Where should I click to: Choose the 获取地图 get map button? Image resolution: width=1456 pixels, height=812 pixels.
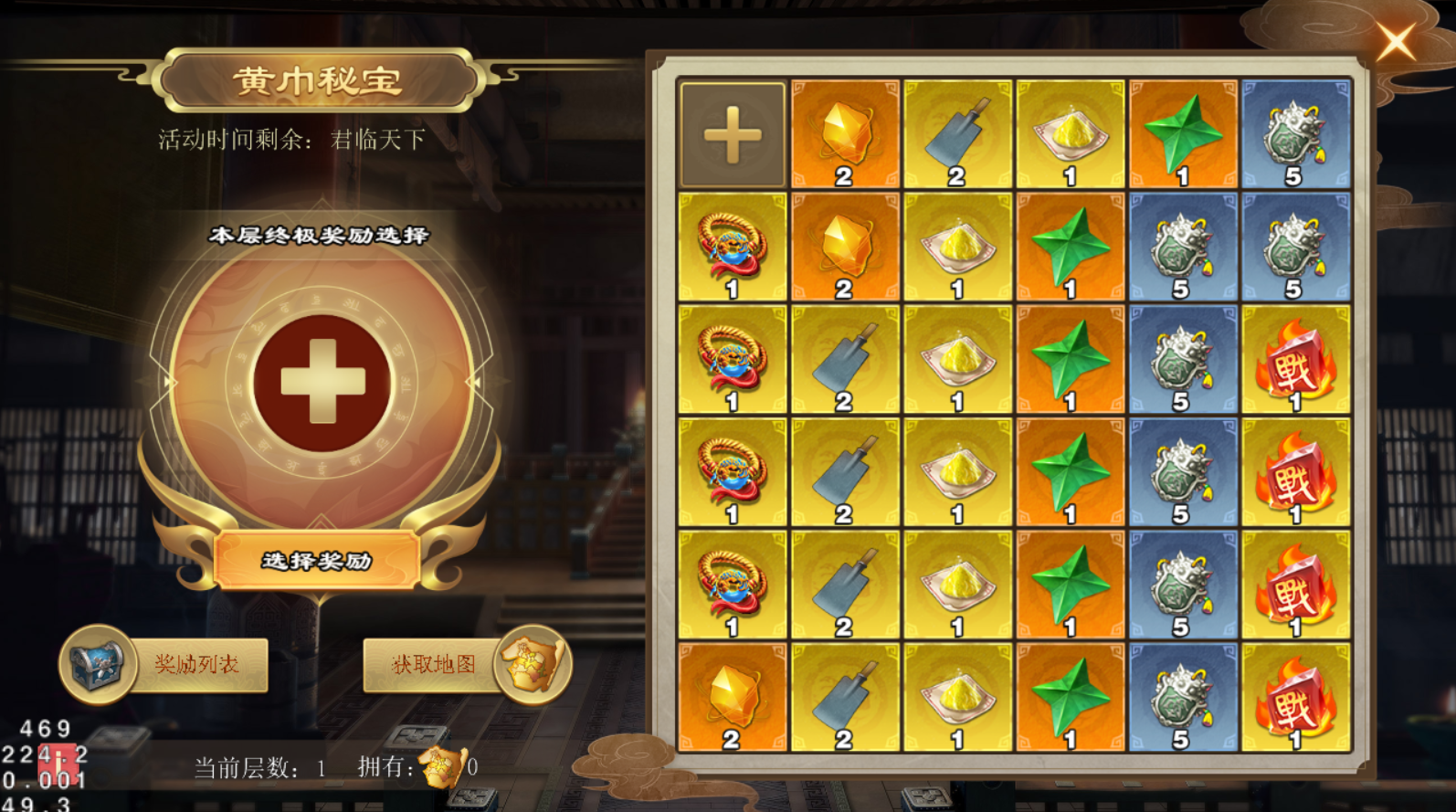[435, 664]
